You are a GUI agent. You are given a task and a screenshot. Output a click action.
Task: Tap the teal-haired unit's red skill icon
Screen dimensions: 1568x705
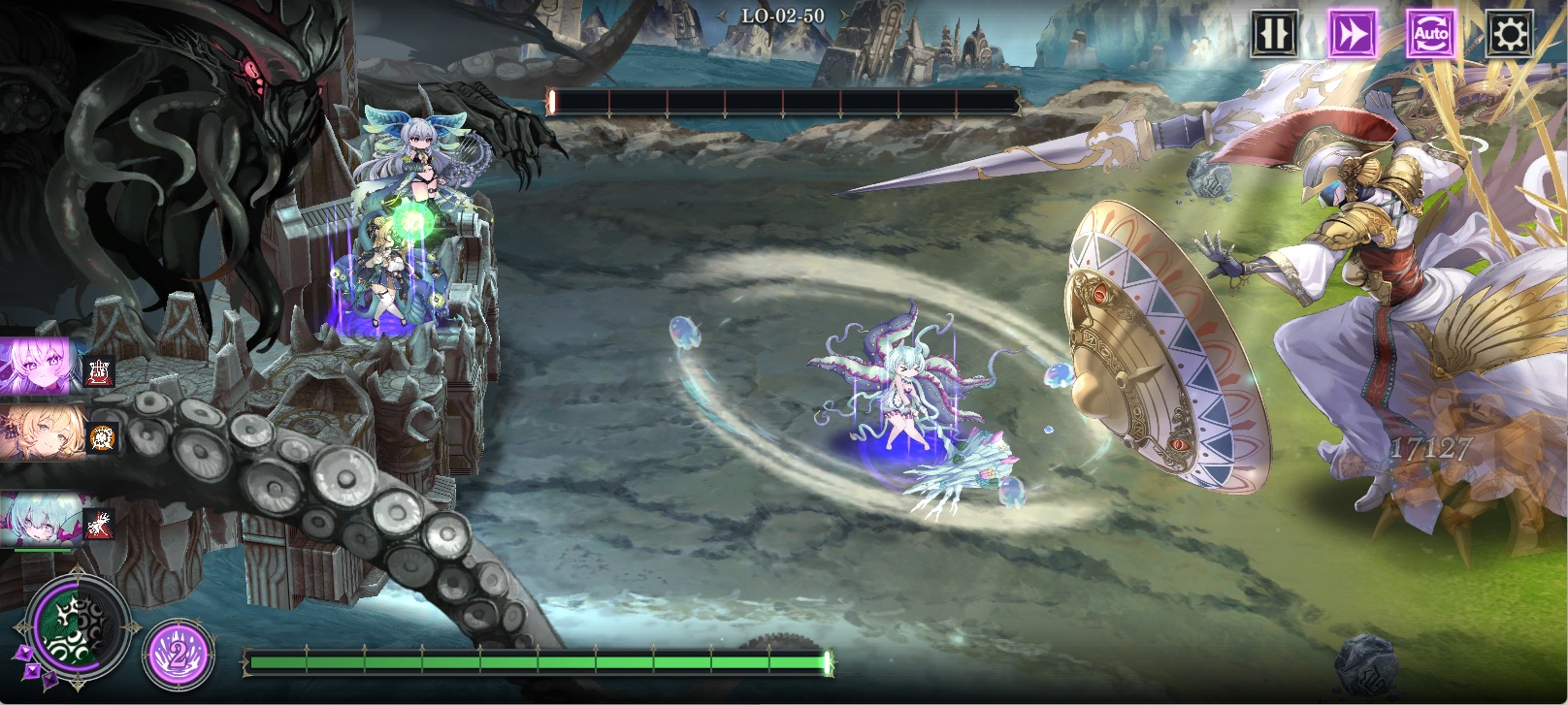(98, 524)
